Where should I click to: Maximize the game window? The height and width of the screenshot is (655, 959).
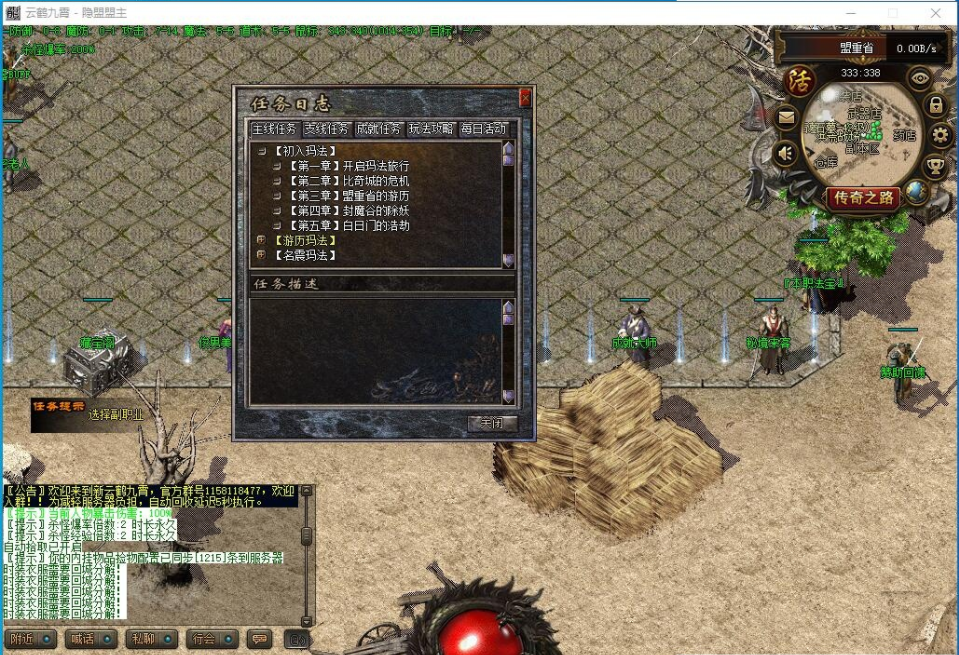[893, 13]
